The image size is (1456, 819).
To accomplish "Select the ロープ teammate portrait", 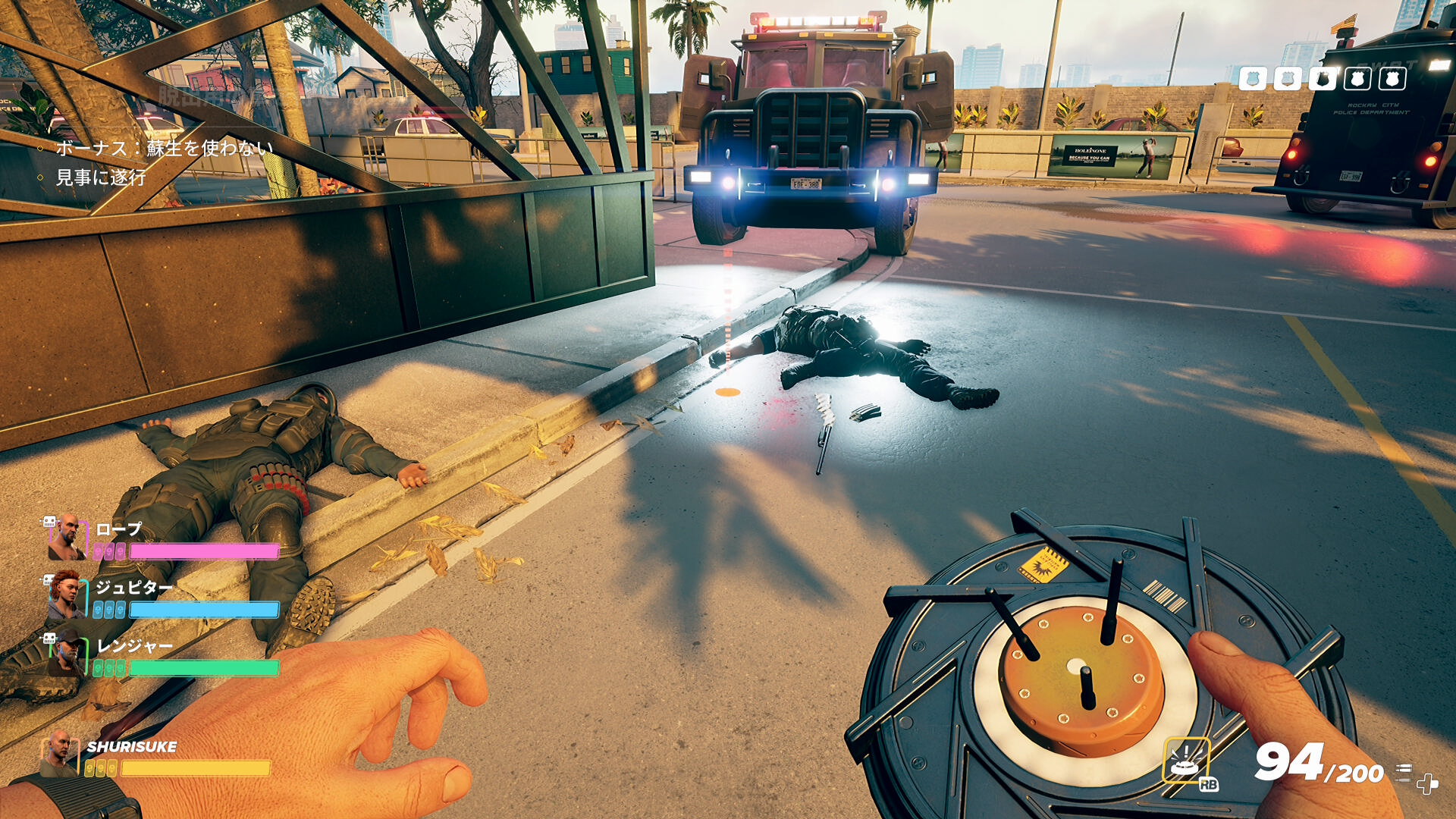I will (67, 537).
